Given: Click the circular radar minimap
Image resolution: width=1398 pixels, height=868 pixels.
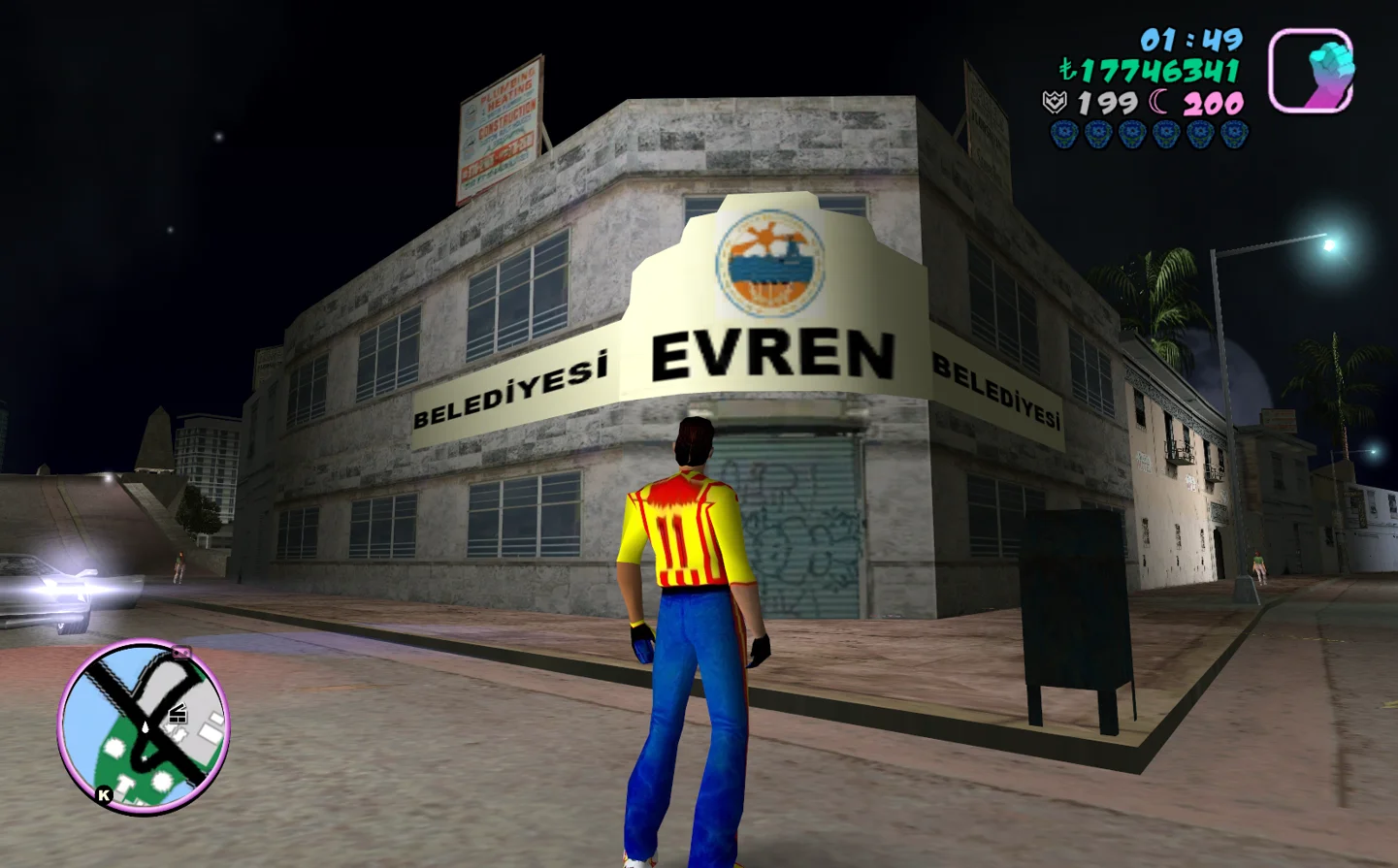Looking at the screenshot, I should point(144,726).
